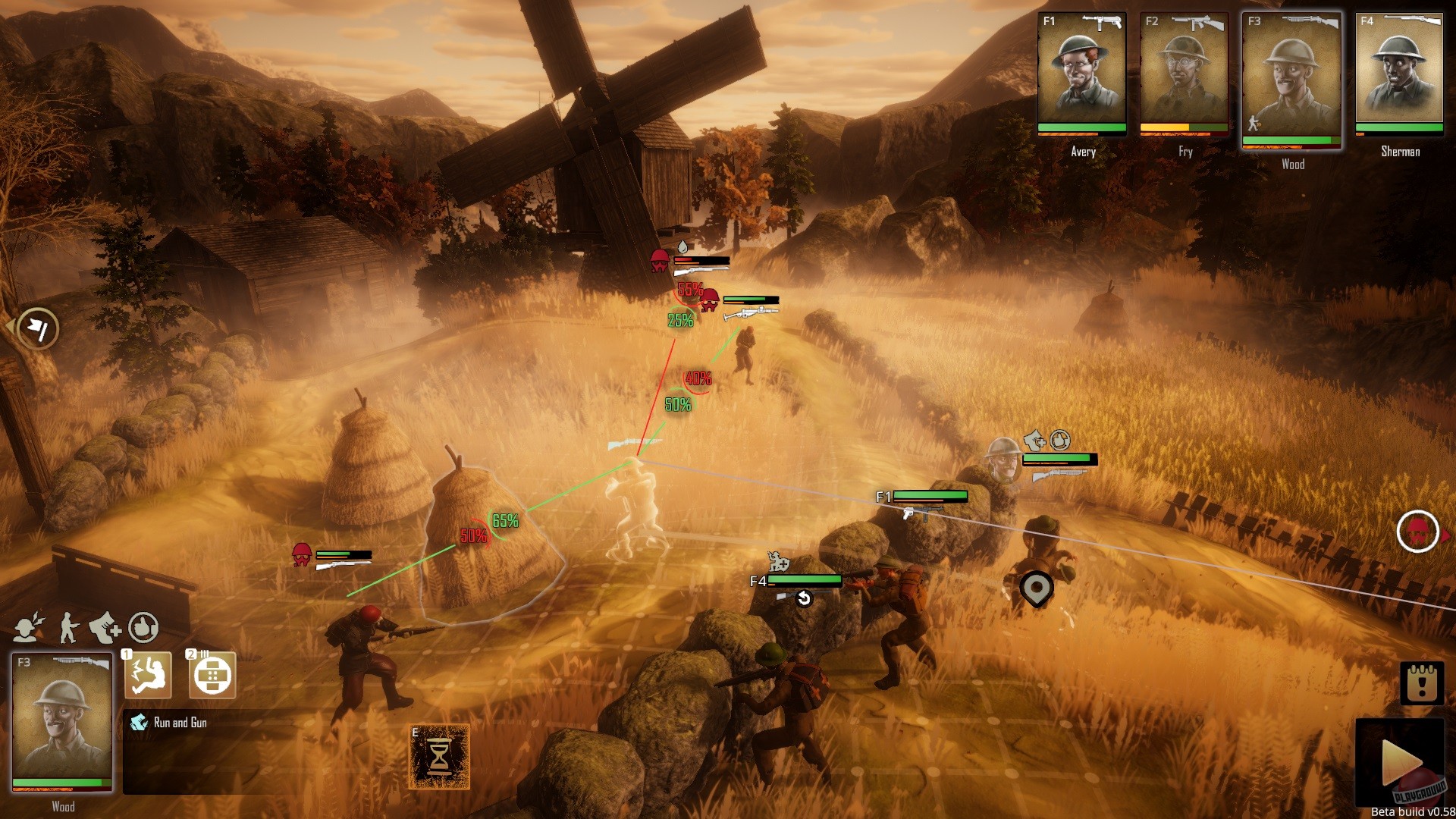Select Sherman's squad portrait
Viewport: 1456px width, 819px height.
(x=1398, y=72)
